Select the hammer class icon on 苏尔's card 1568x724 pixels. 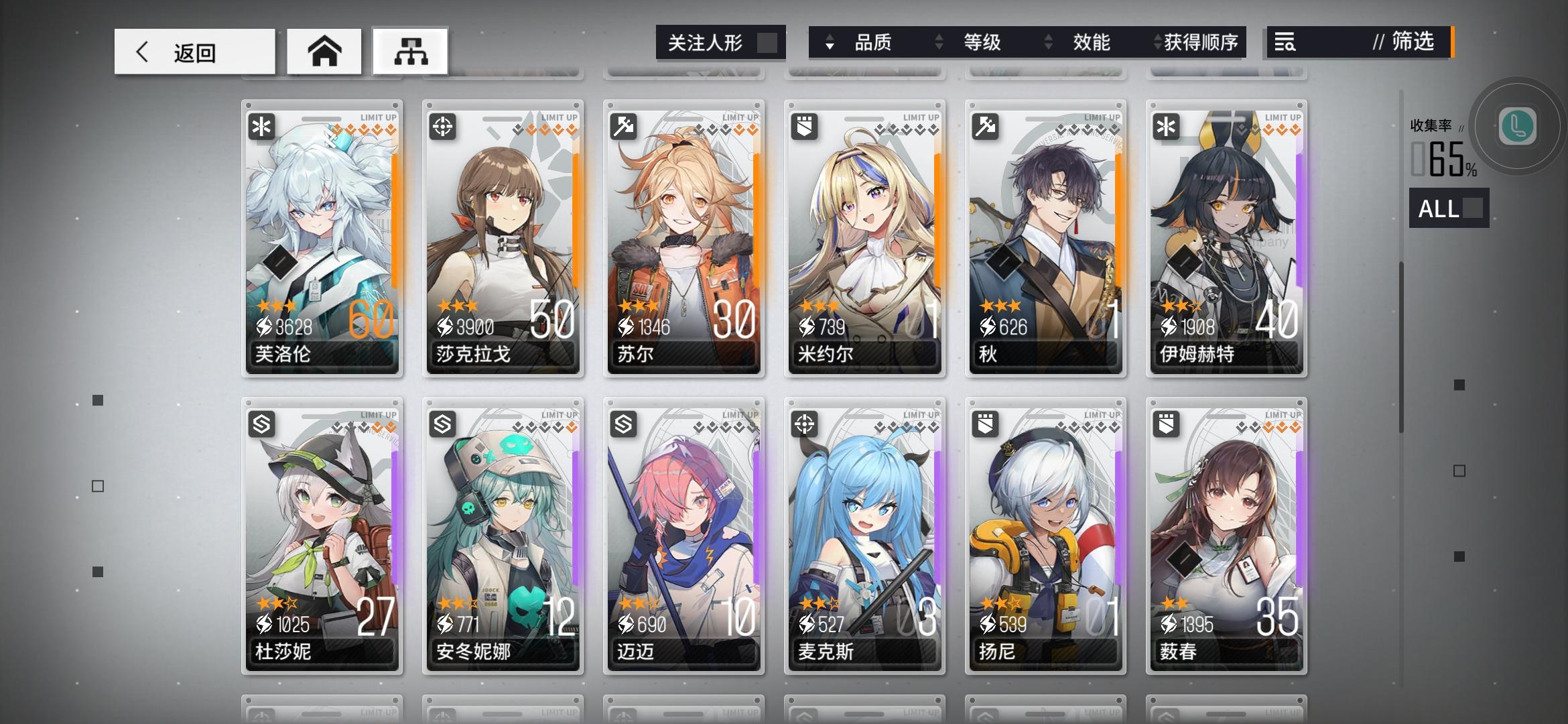coord(623,126)
